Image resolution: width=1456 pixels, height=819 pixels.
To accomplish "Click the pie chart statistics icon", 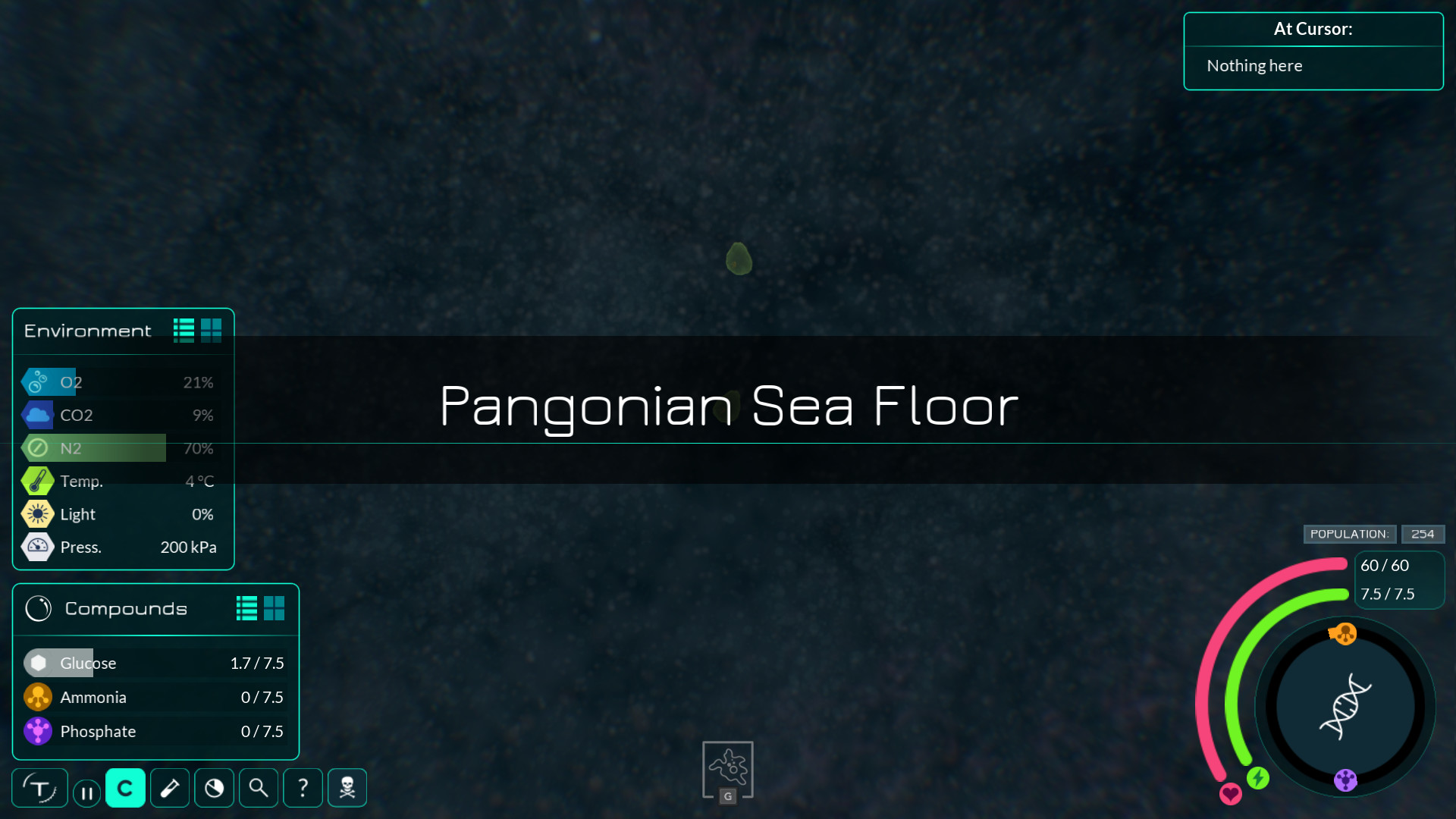I will (x=214, y=788).
